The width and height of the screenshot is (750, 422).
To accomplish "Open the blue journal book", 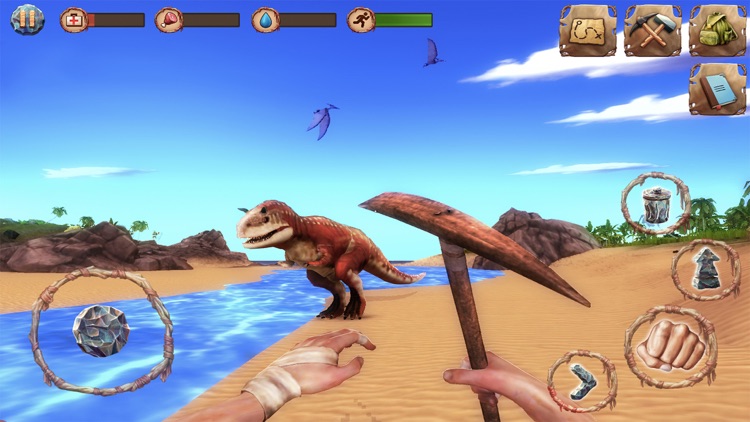I will point(717,89).
